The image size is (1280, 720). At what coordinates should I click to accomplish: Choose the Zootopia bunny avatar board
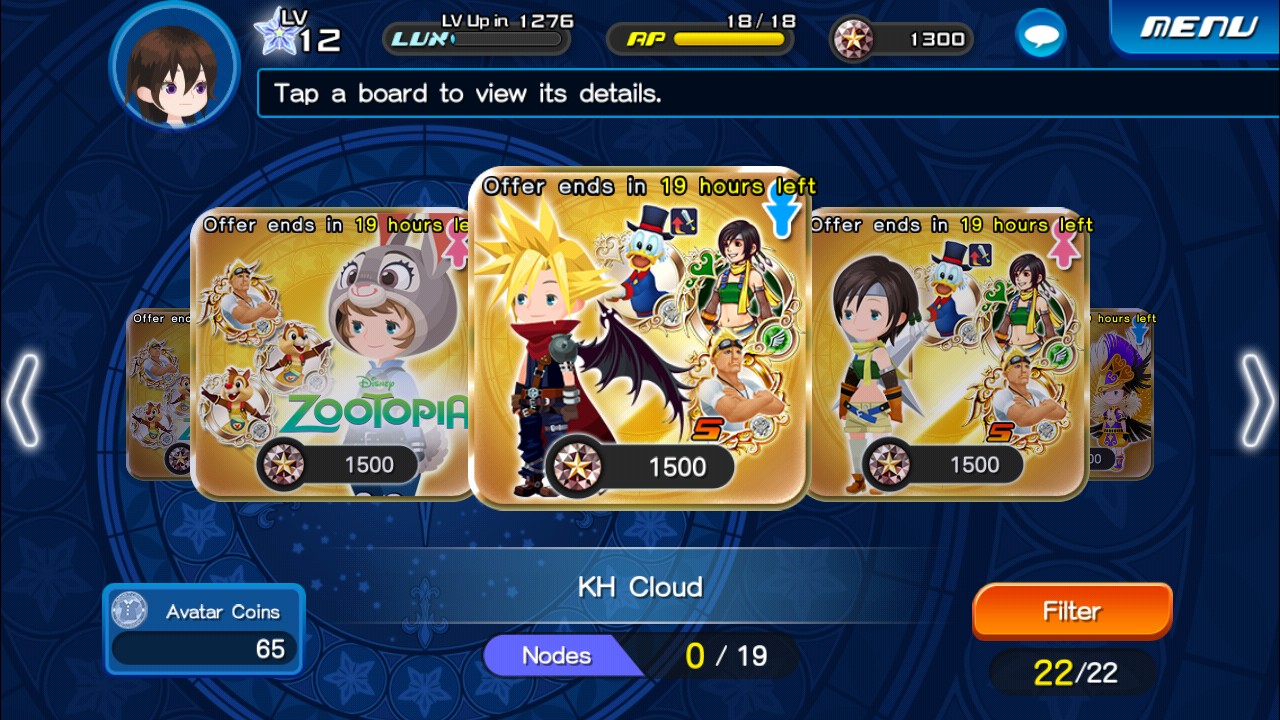(330, 355)
